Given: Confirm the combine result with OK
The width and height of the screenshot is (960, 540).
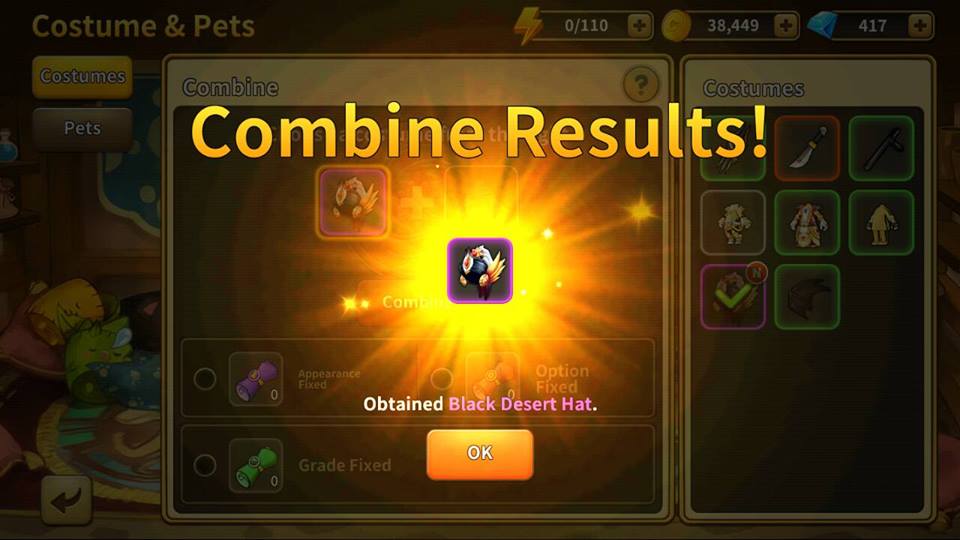Looking at the screenshot, I should (480, 454).
